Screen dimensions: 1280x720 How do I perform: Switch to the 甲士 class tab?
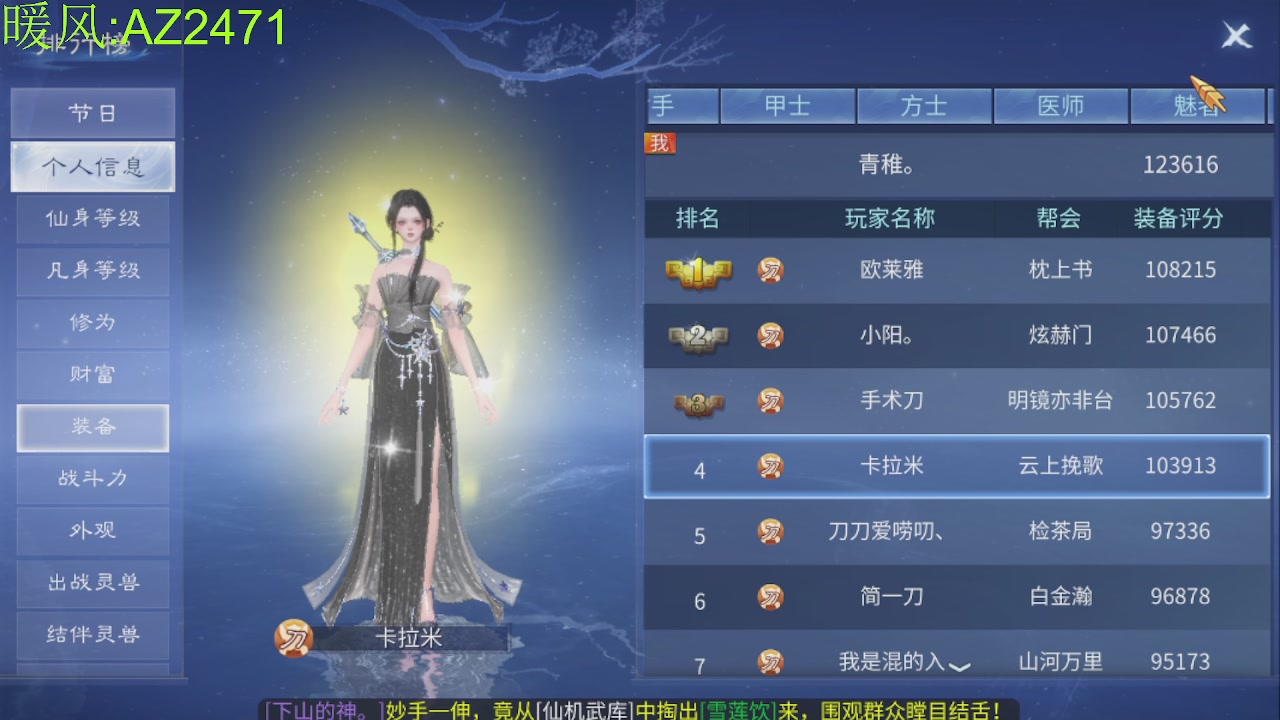(788, 105)
